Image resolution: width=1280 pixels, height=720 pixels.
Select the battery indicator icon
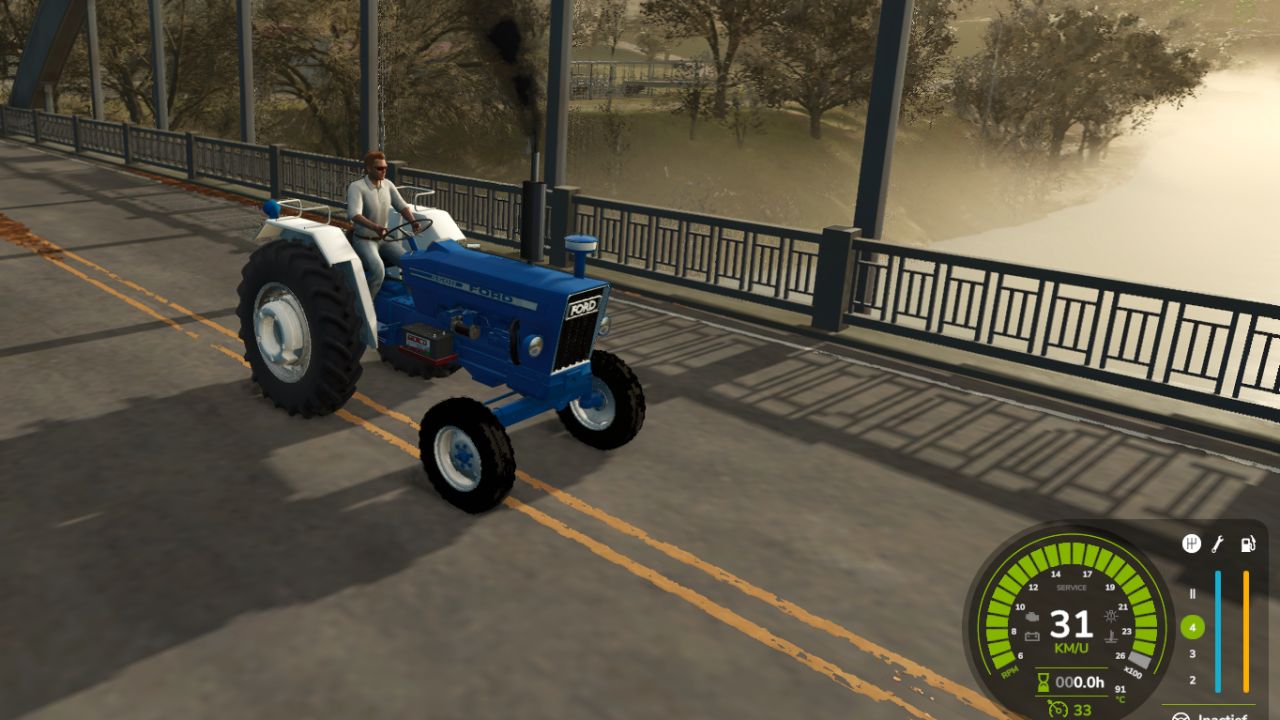click(x=1032, y=637)
